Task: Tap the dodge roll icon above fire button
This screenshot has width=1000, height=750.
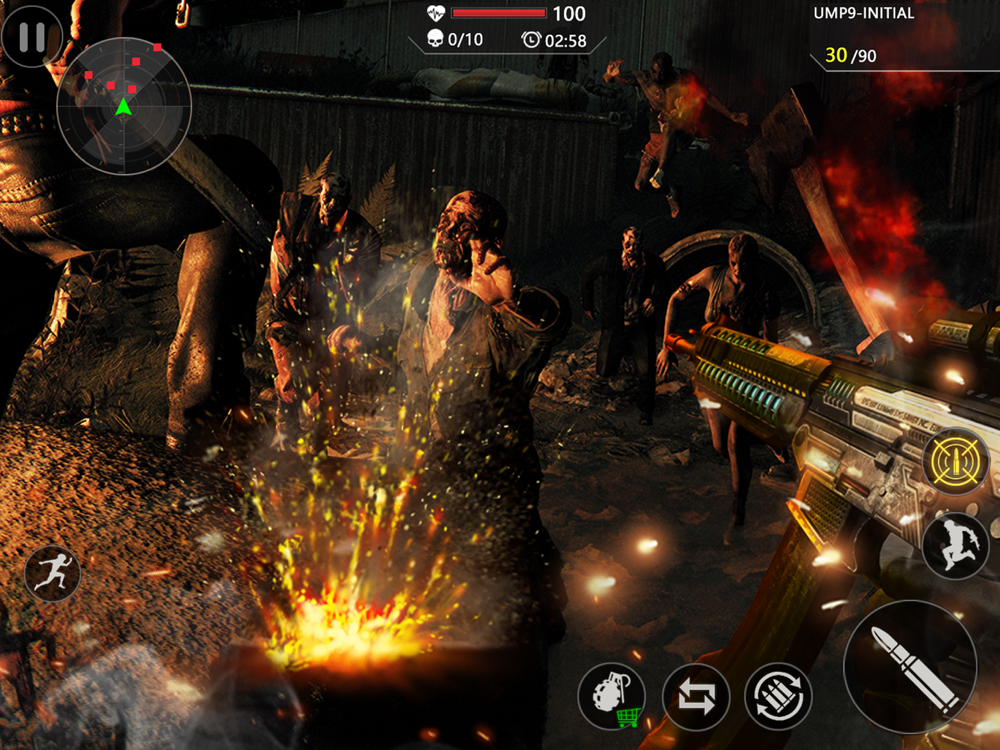Action: pos(955,545)
